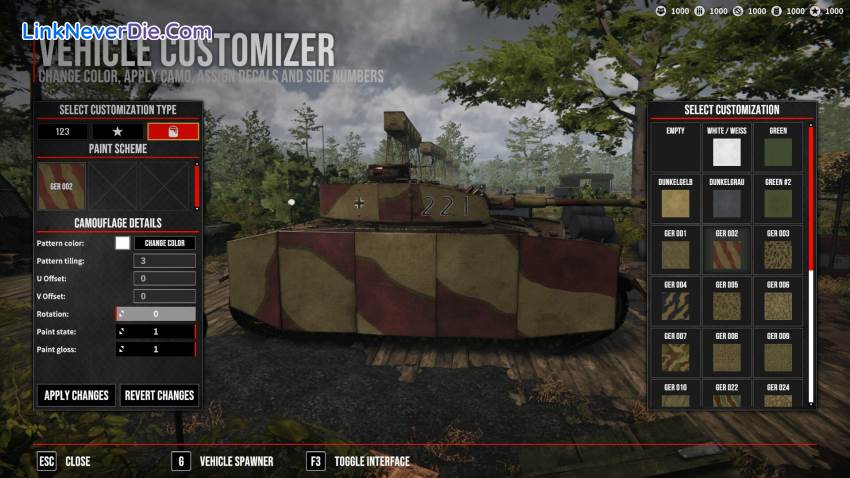Select the GER 002 paint scheme slot
Viewport: 850px width, 478px height.
tap(62, 186)
